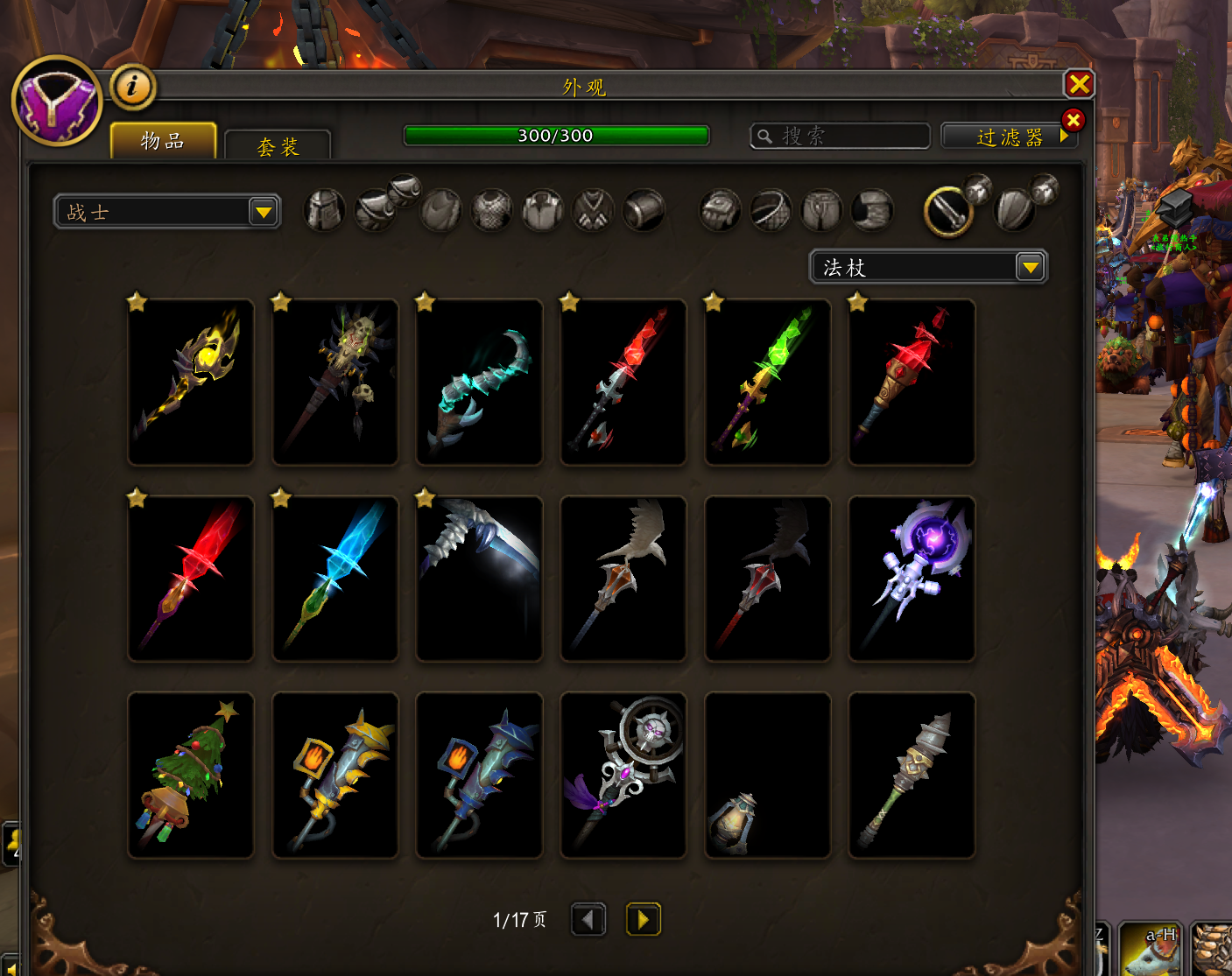Open the 过滤器 filter menu
1232x976 pixels.
click(x=1009, y=137)
